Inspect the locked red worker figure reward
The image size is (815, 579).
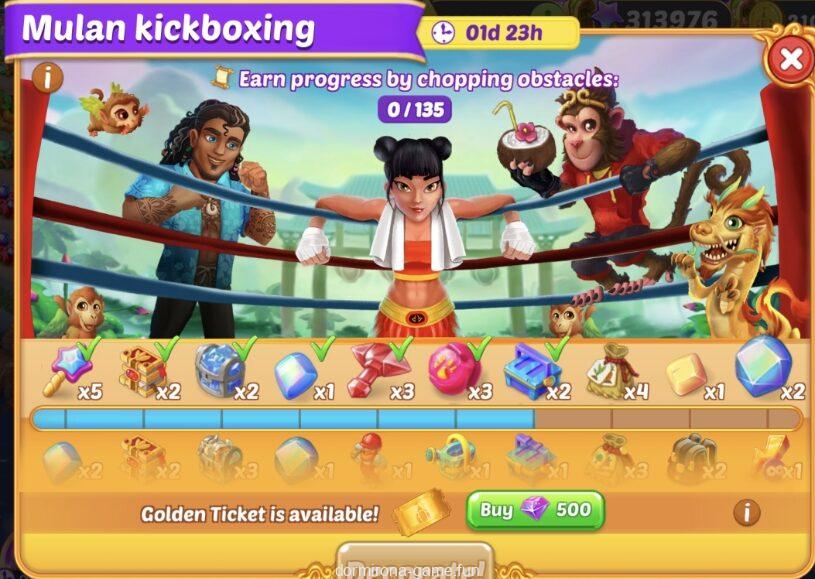371,457
